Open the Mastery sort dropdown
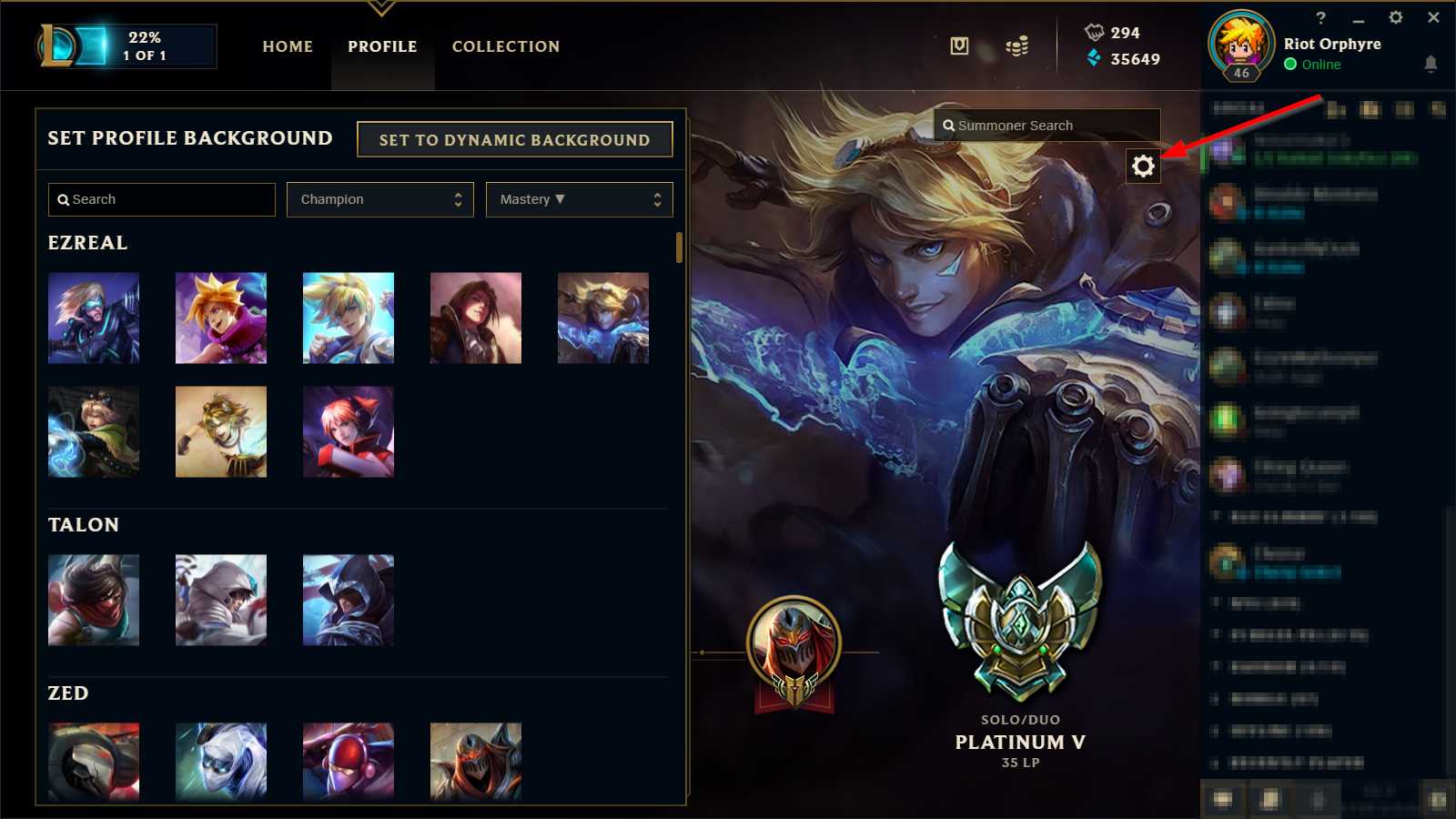The image size is (1456, 819). pos(579,199)
